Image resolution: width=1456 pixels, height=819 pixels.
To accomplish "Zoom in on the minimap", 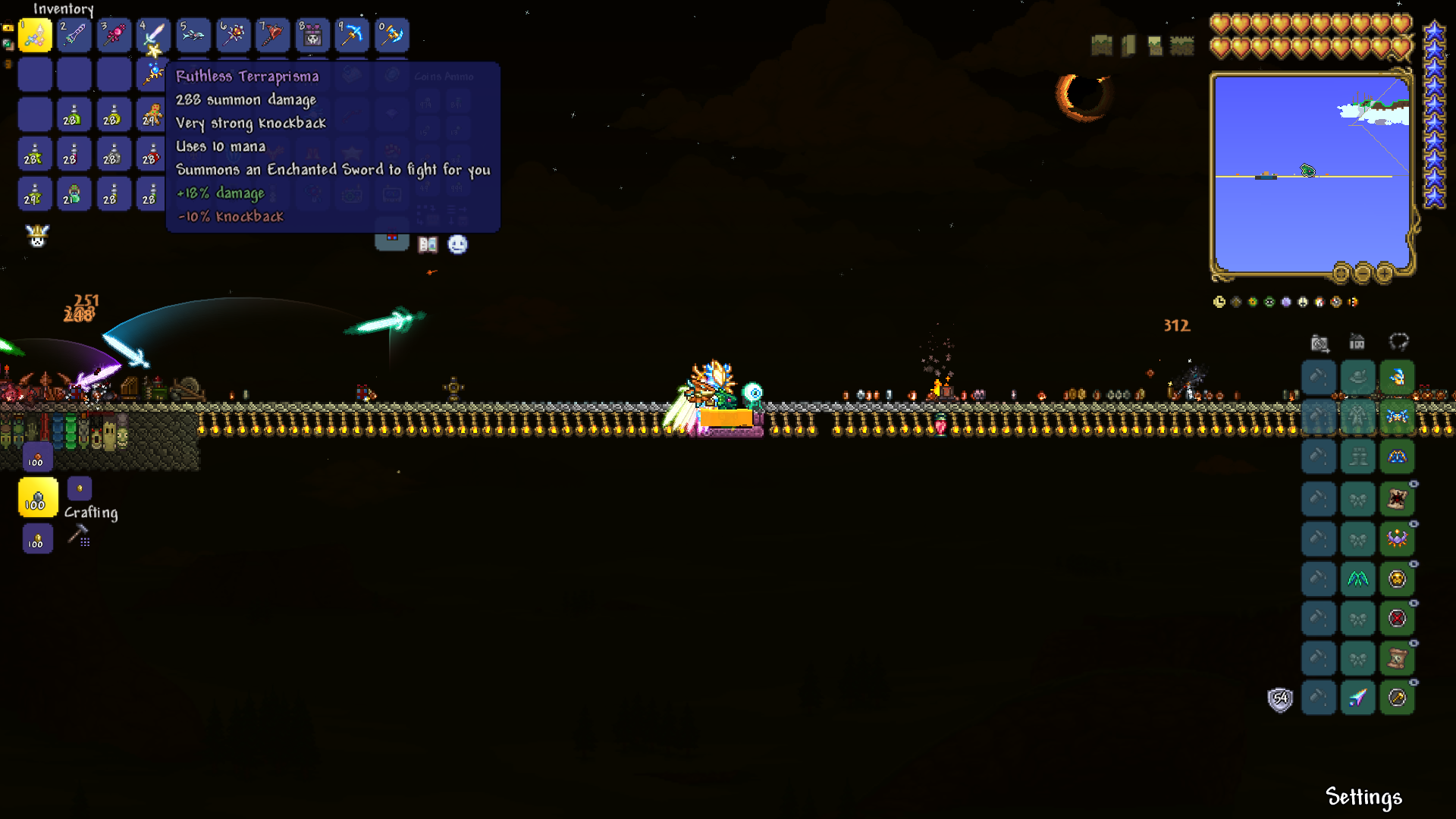I will (1386, 274).
